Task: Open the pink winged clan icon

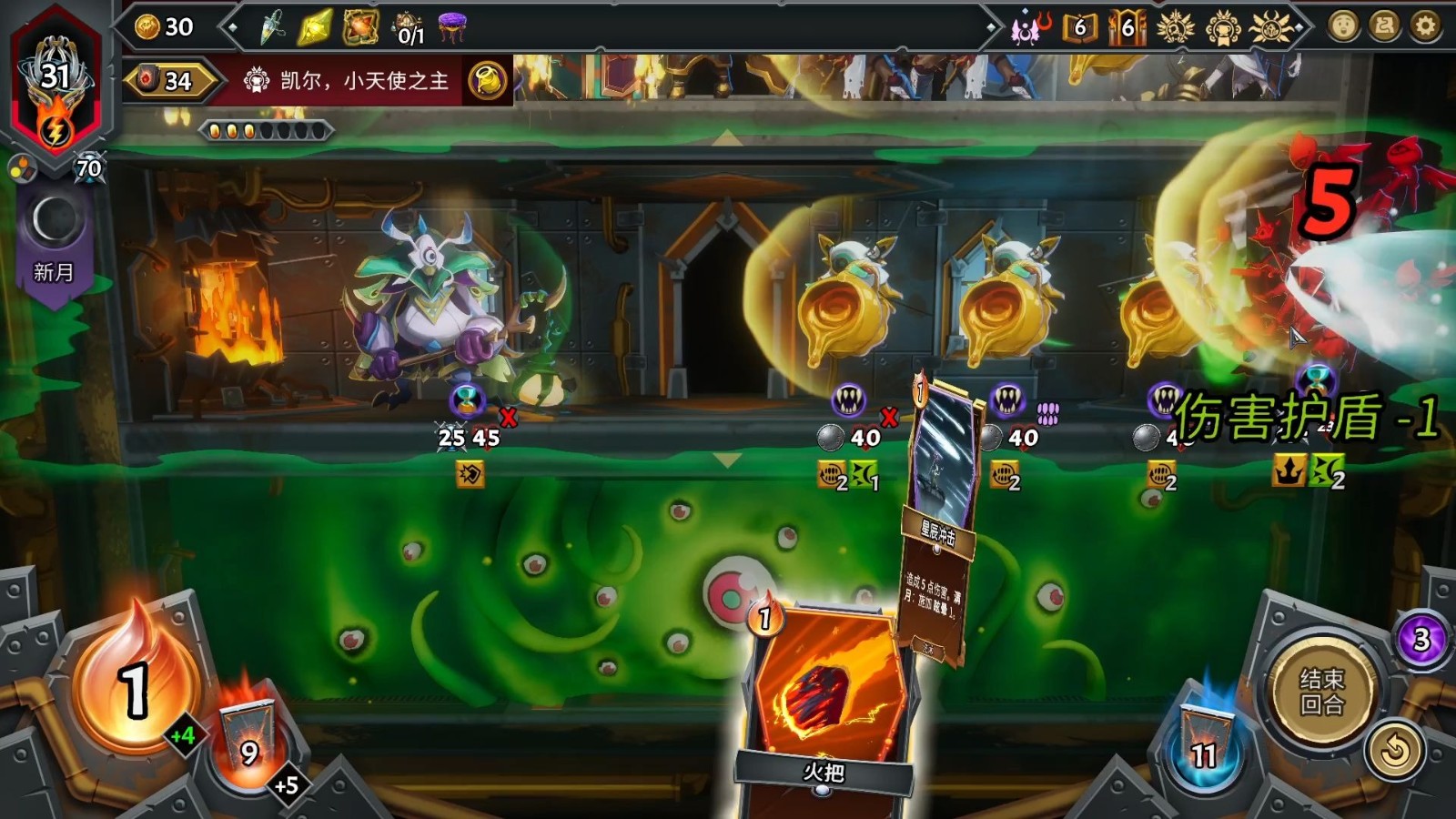Action: click(1029, 29)
